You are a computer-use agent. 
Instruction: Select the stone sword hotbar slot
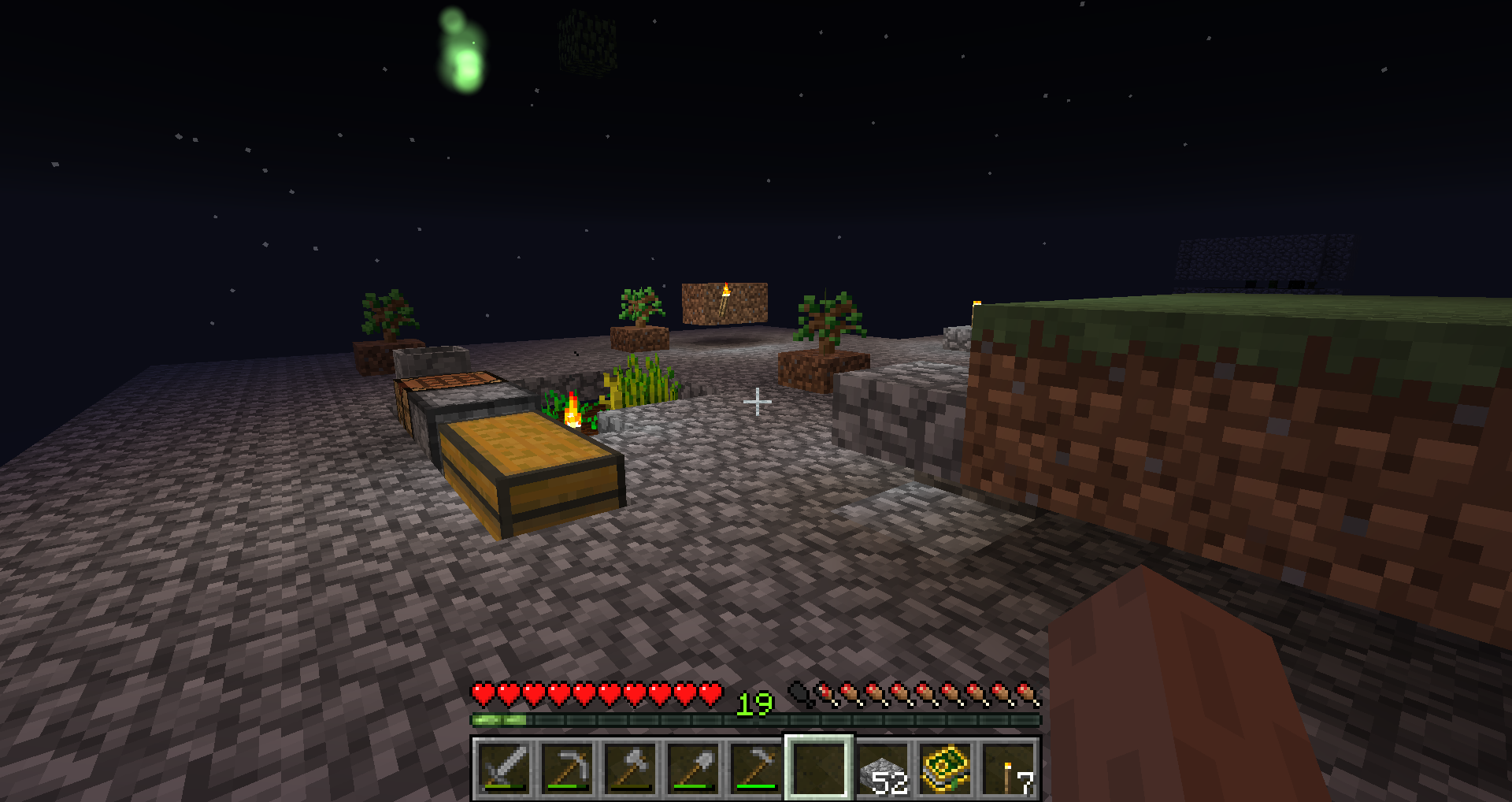[x=504, y=768]
